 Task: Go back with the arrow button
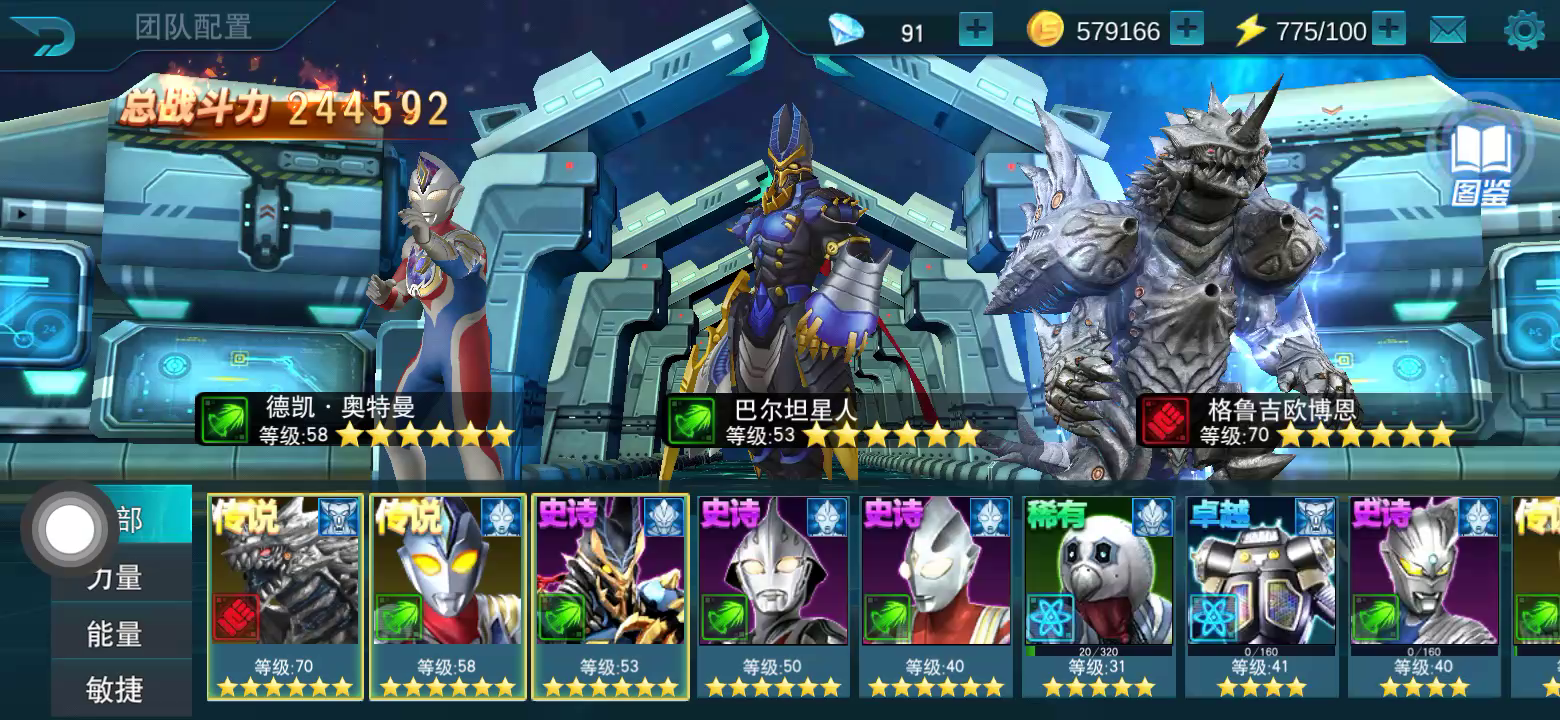click(44, 36)
